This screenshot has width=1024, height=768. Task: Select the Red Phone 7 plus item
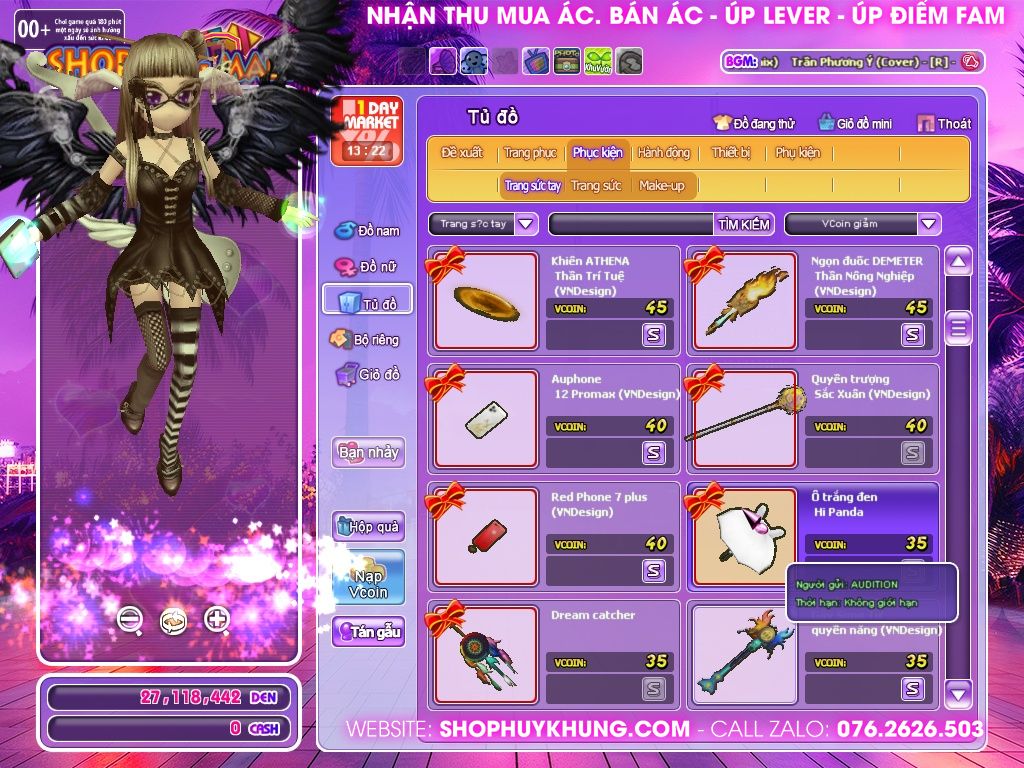(x=486, y=537)
